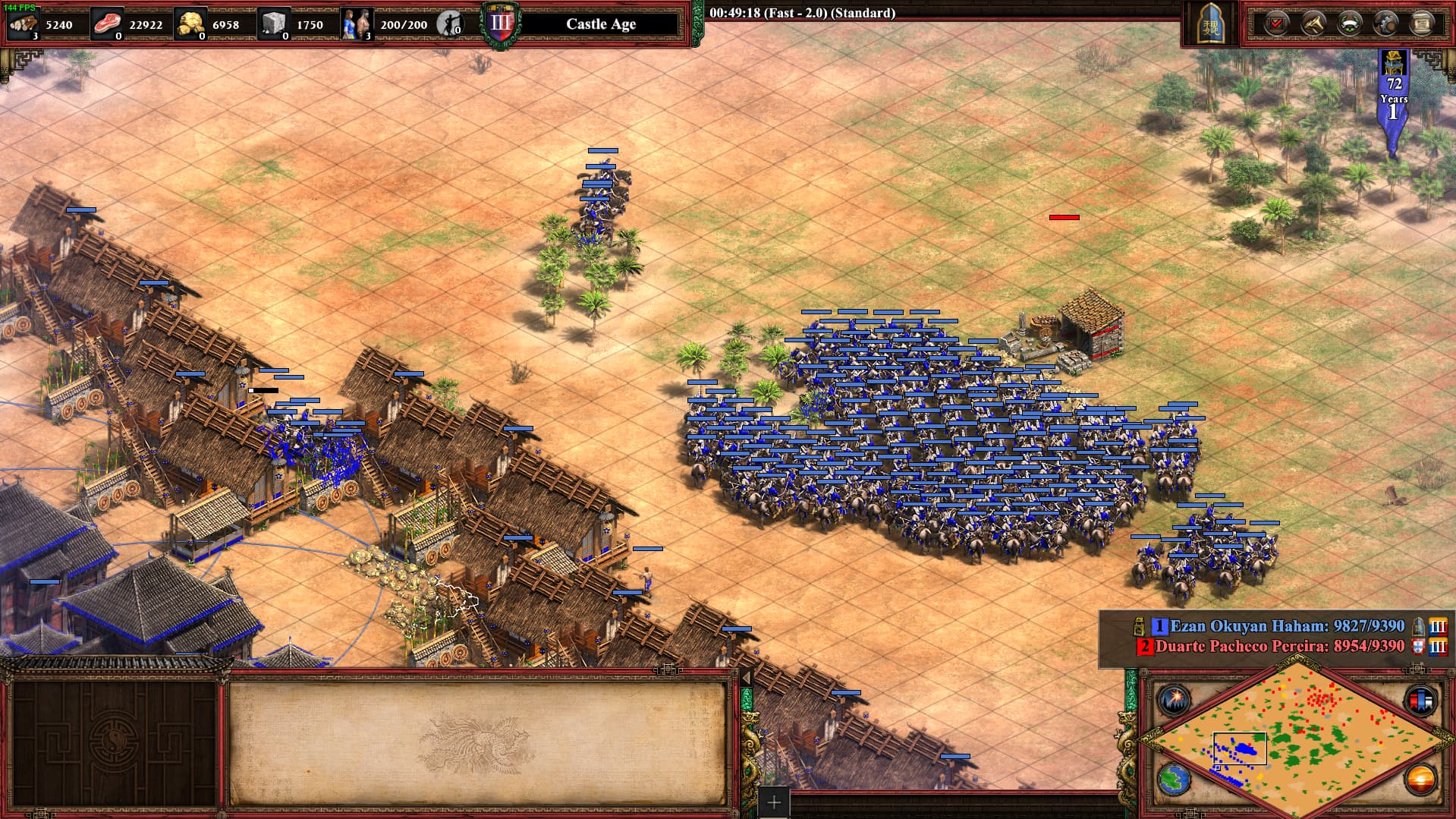Click the stone block resource icon
The height and width of the screenshot is (819, 1456).
[274, 24]
